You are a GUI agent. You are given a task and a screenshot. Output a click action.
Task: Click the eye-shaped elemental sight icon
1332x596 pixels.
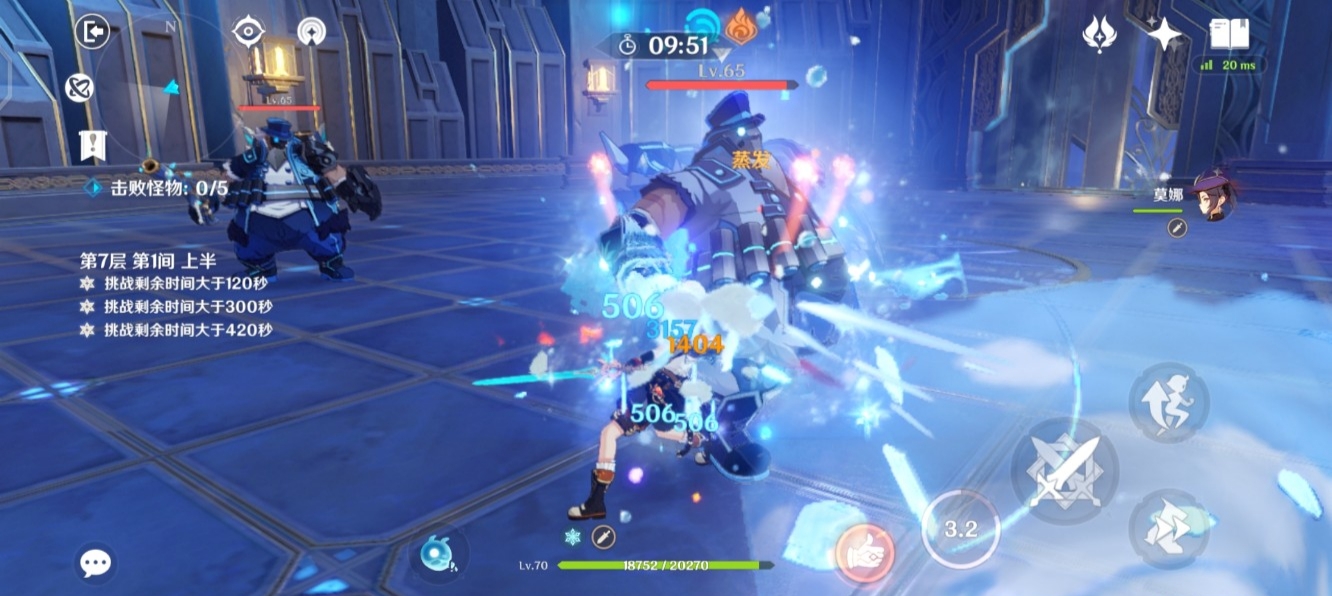point(248,32)
